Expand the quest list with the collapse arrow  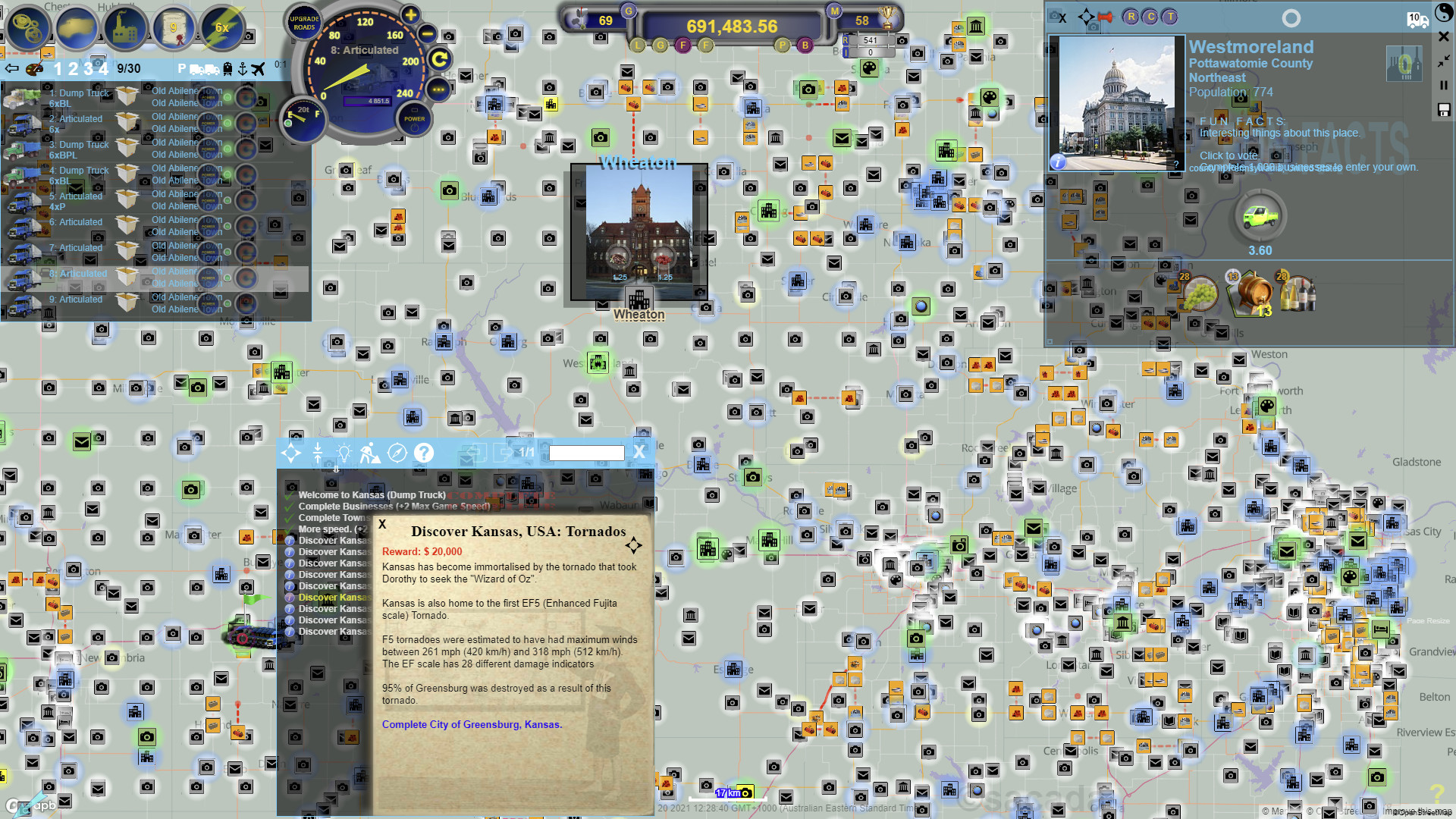317,452
